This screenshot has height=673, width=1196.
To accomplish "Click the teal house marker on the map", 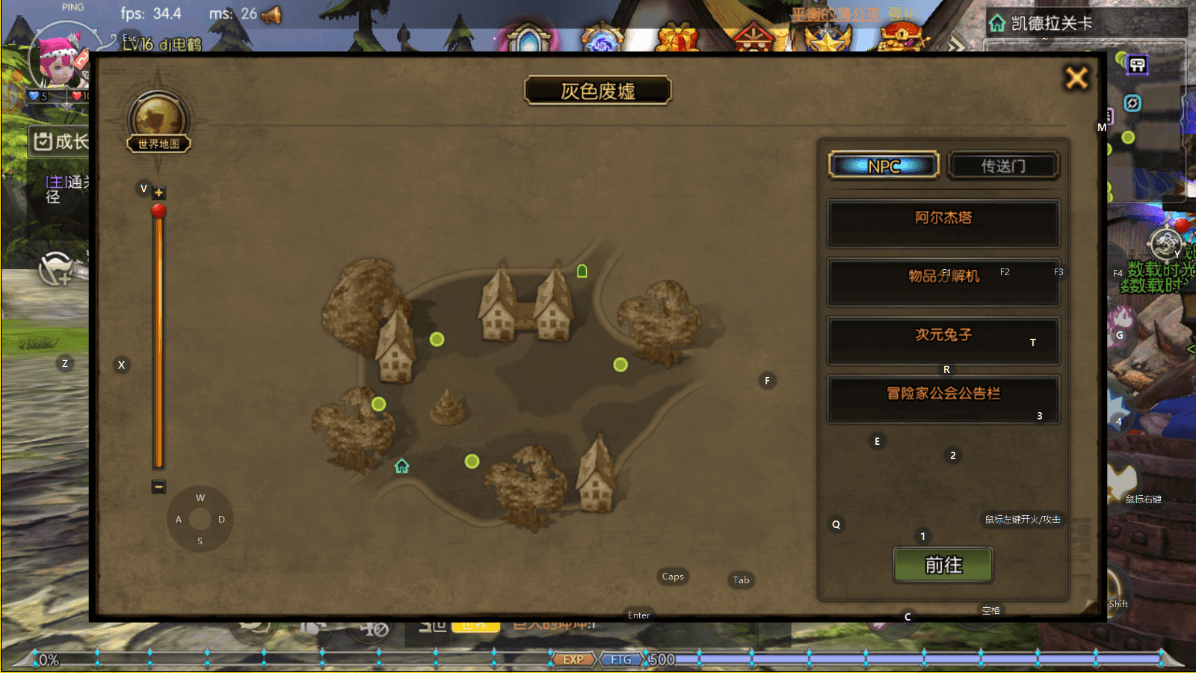I will 402,466.
